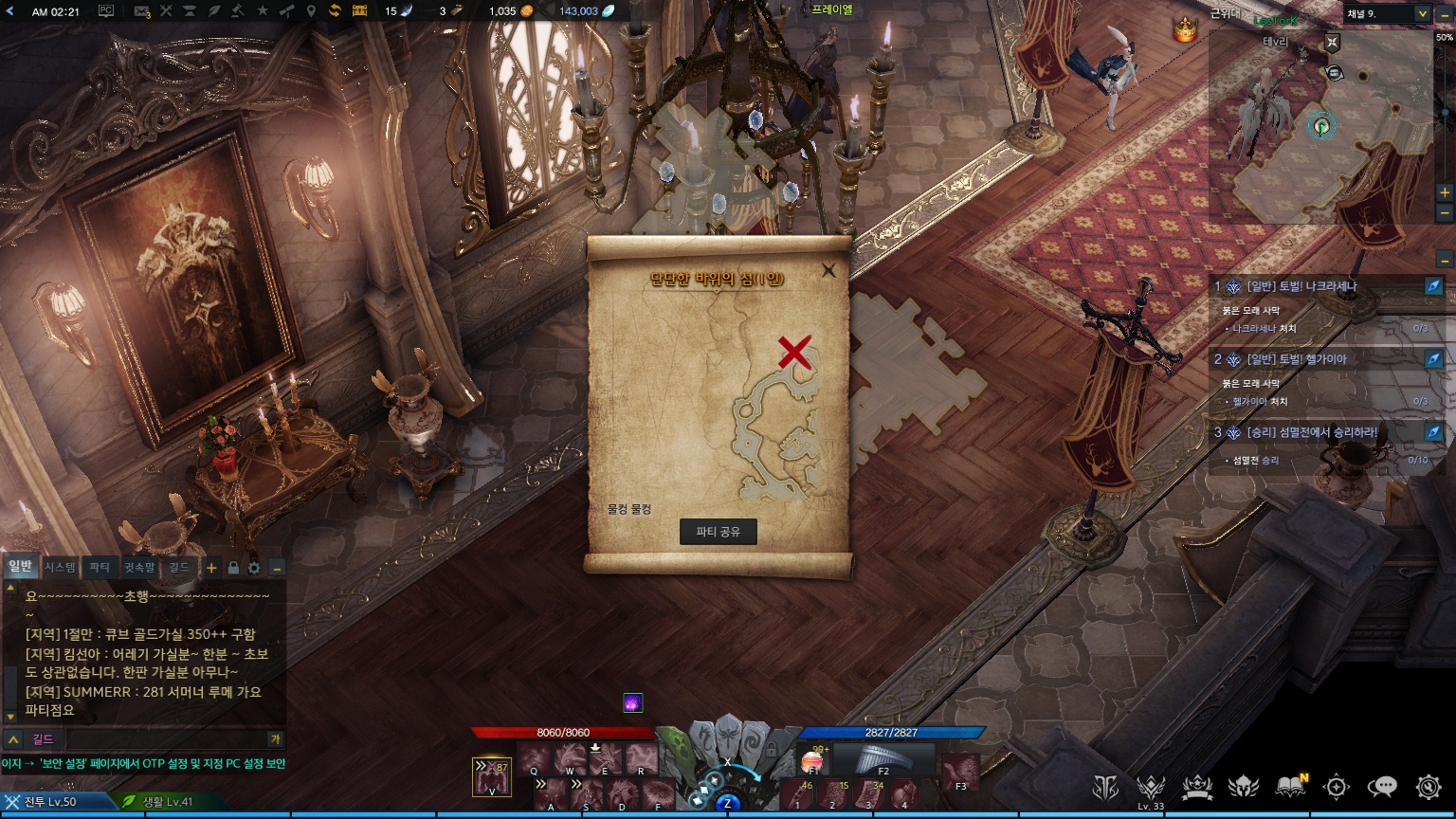Open the game settings gear-wrench icon
The image size is (1456, 819).
[x=1429, y=787]
